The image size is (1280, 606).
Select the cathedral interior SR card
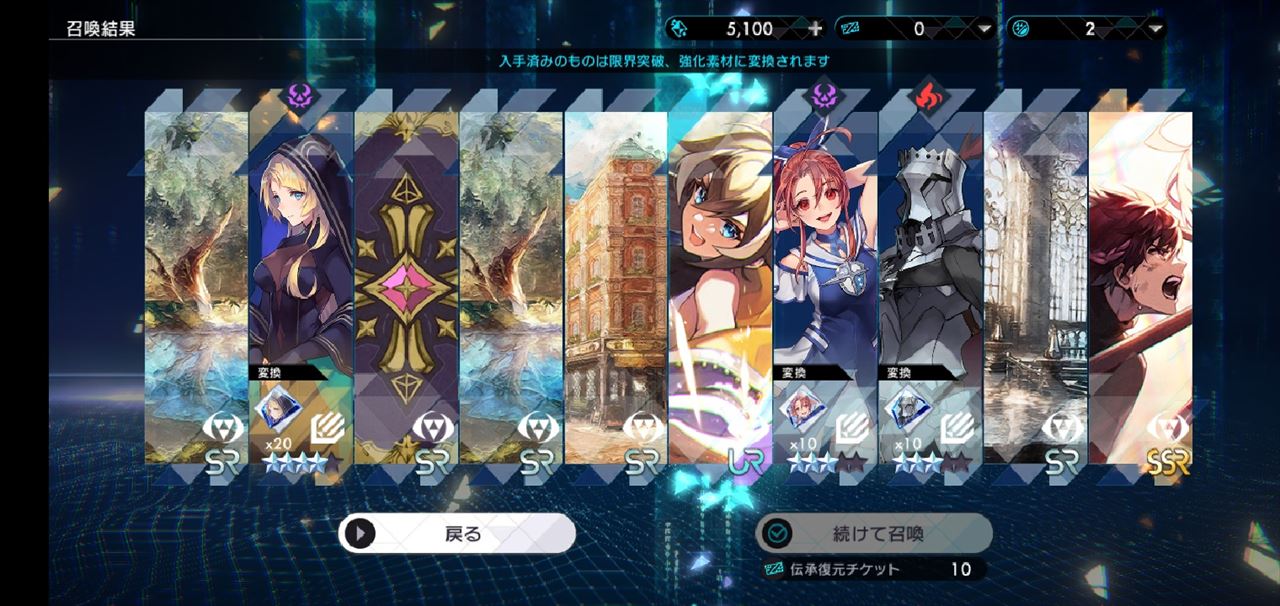coord(1035,280)
